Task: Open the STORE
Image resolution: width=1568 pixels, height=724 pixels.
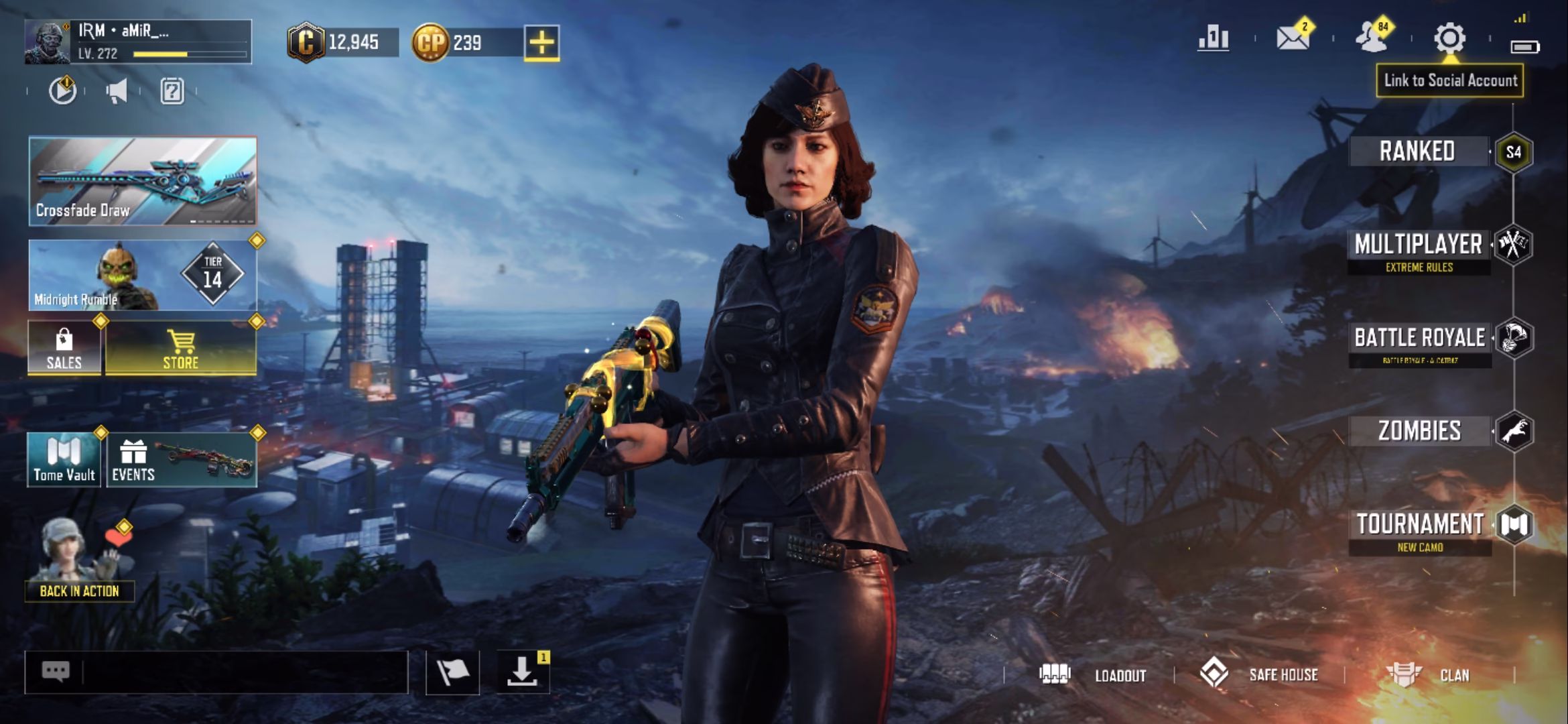Action: 181,348
